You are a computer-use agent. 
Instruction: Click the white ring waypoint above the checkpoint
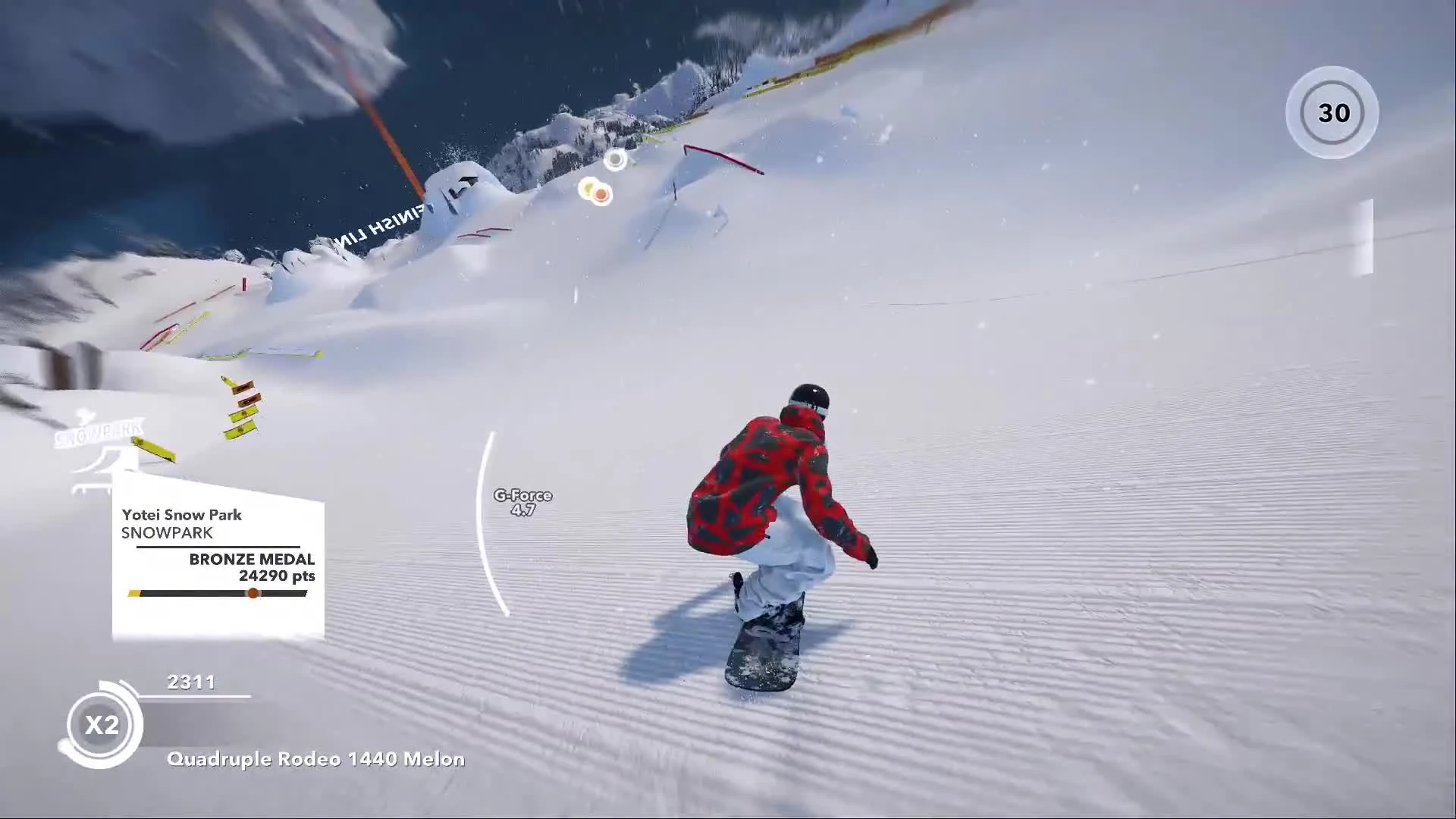[x=616, y=160]
